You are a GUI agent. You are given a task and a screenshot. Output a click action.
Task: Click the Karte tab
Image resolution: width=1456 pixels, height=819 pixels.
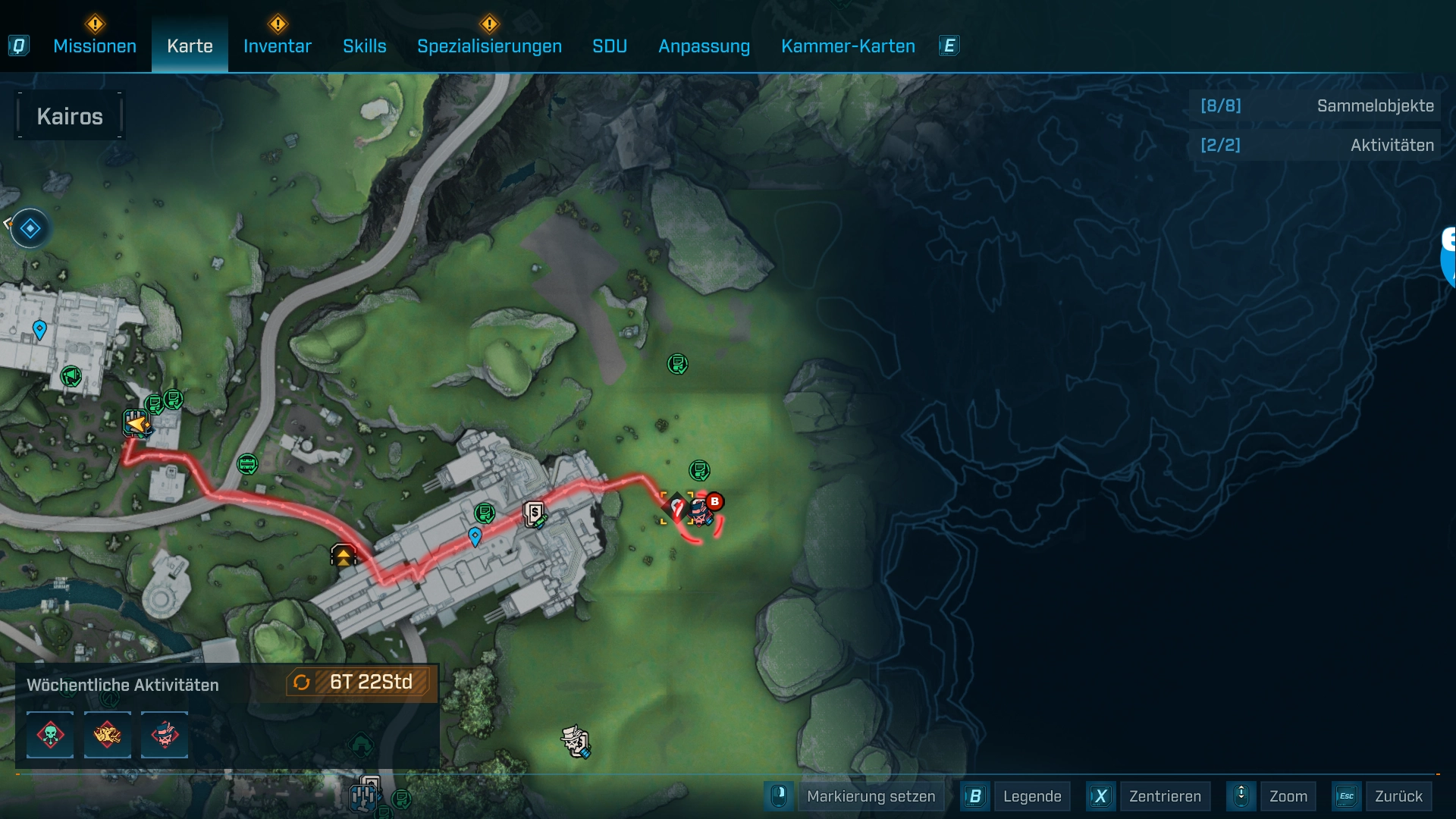[x=190, y=46]
